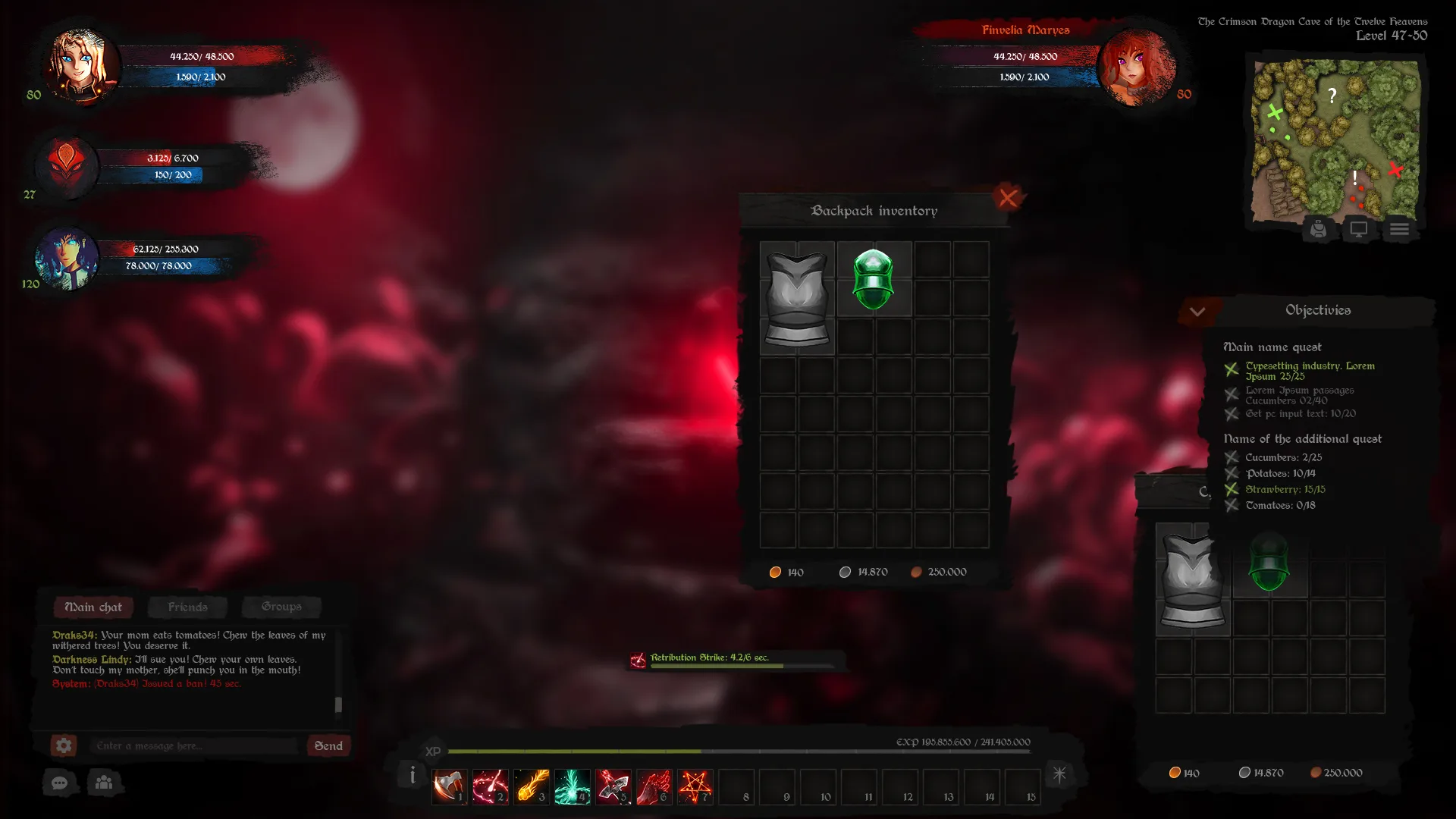Select the green helmet in Backpack inventory
The height and width of the screenshot is (819, 1456).
(x=873, y=279)
